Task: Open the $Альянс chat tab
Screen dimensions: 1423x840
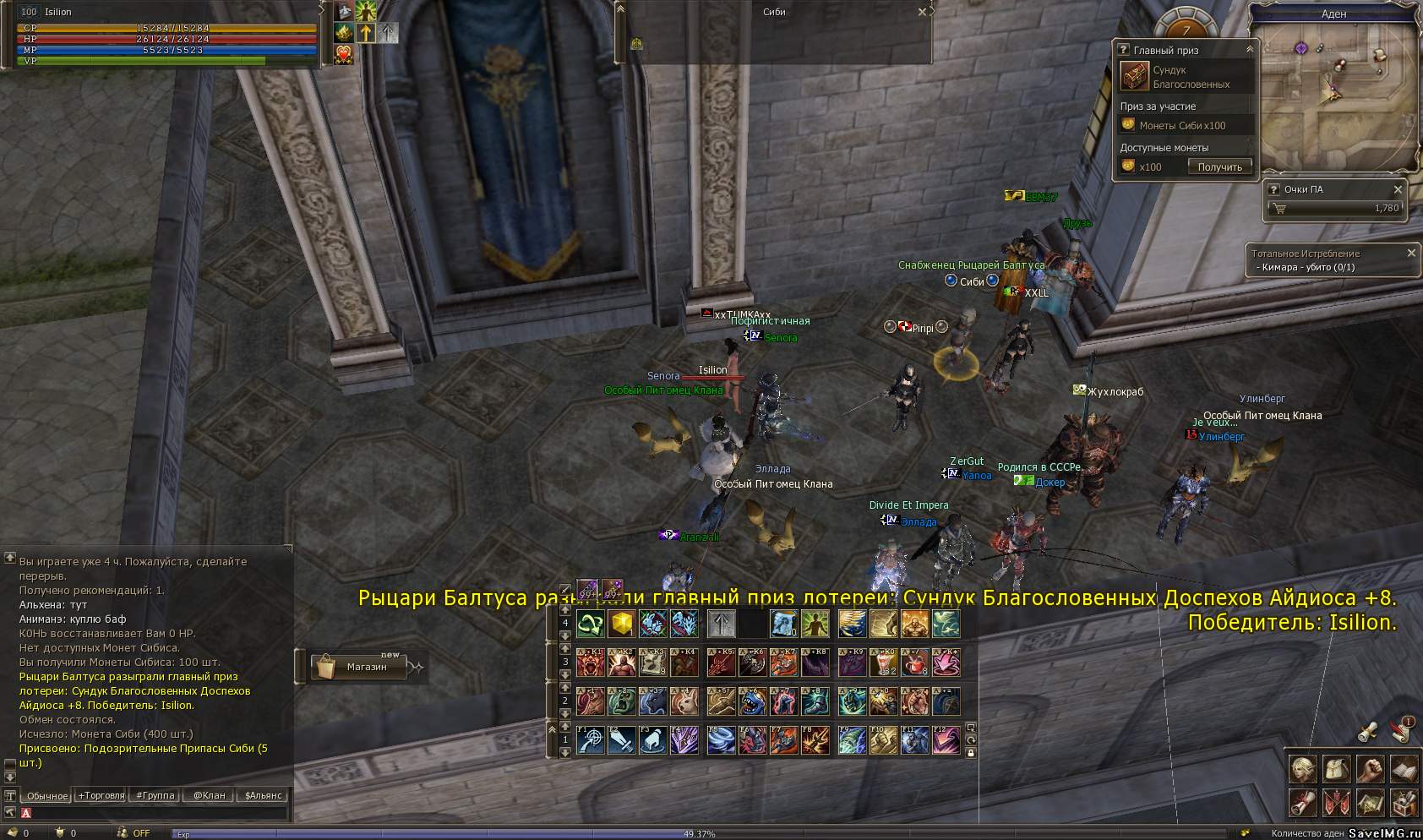Action: click(x=263, y=795)
